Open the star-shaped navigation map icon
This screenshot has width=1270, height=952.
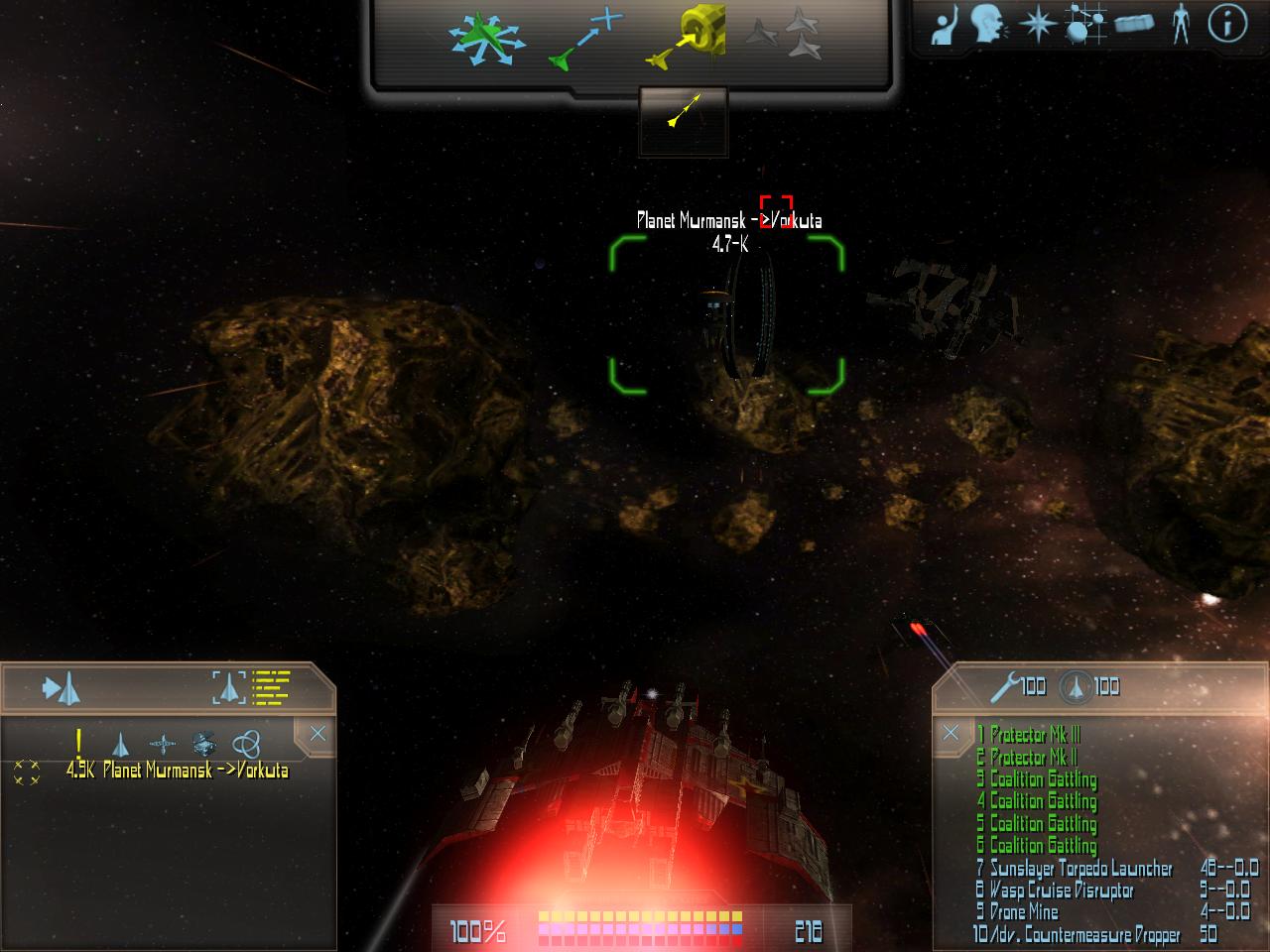click(x=1037, y=25)
